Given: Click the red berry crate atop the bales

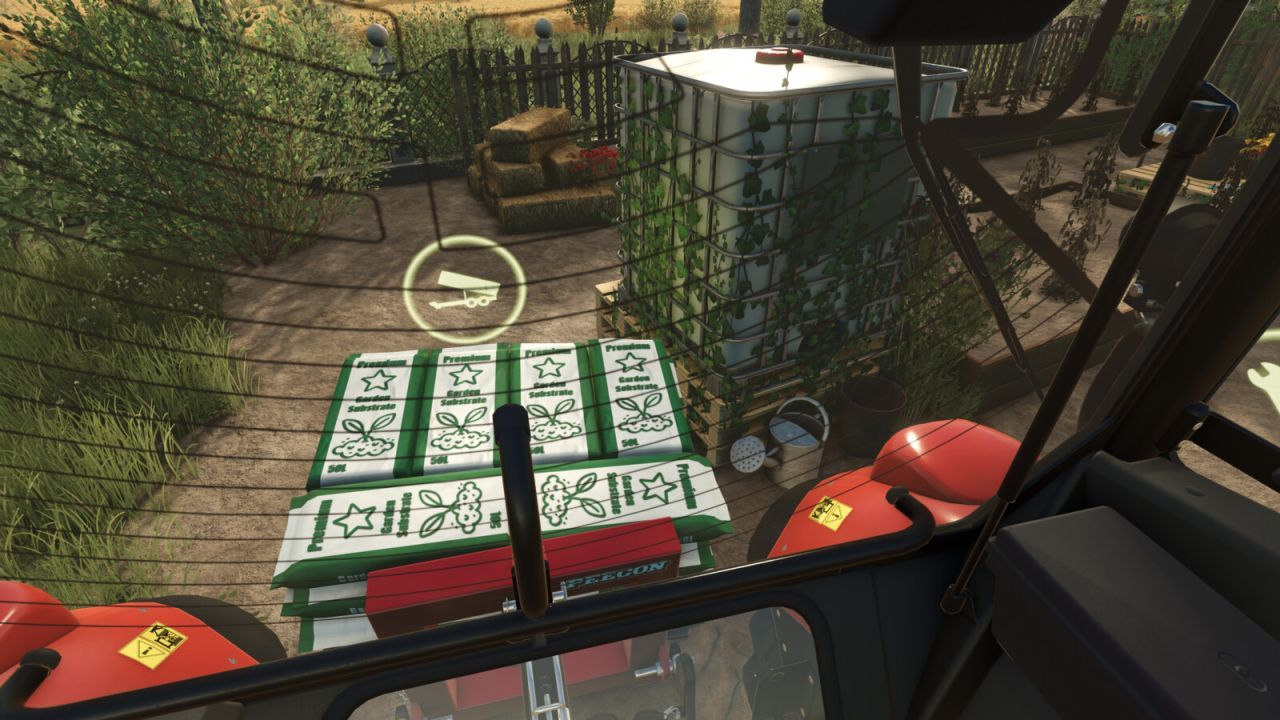Looking at the screenshot, I should point(596,160).
